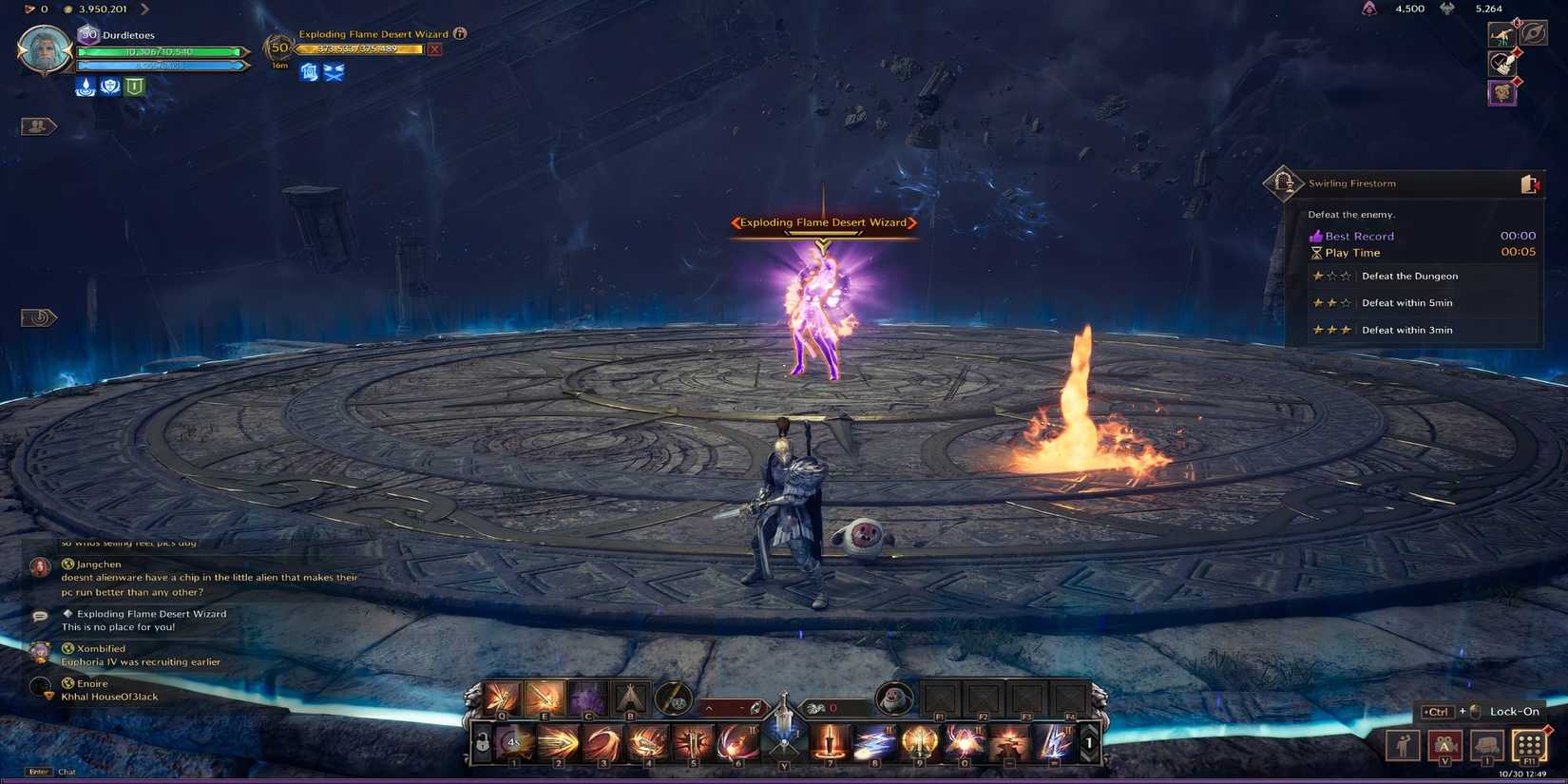Close the boss HP bar with the red X
Screen dimensions: 1568x784
pyautogui.click(x=435, y=48)
